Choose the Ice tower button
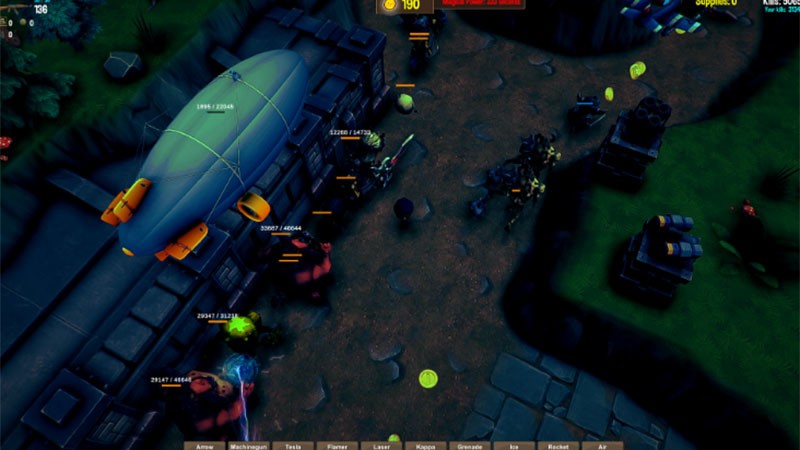800x450 pixels. click(513, 445)
